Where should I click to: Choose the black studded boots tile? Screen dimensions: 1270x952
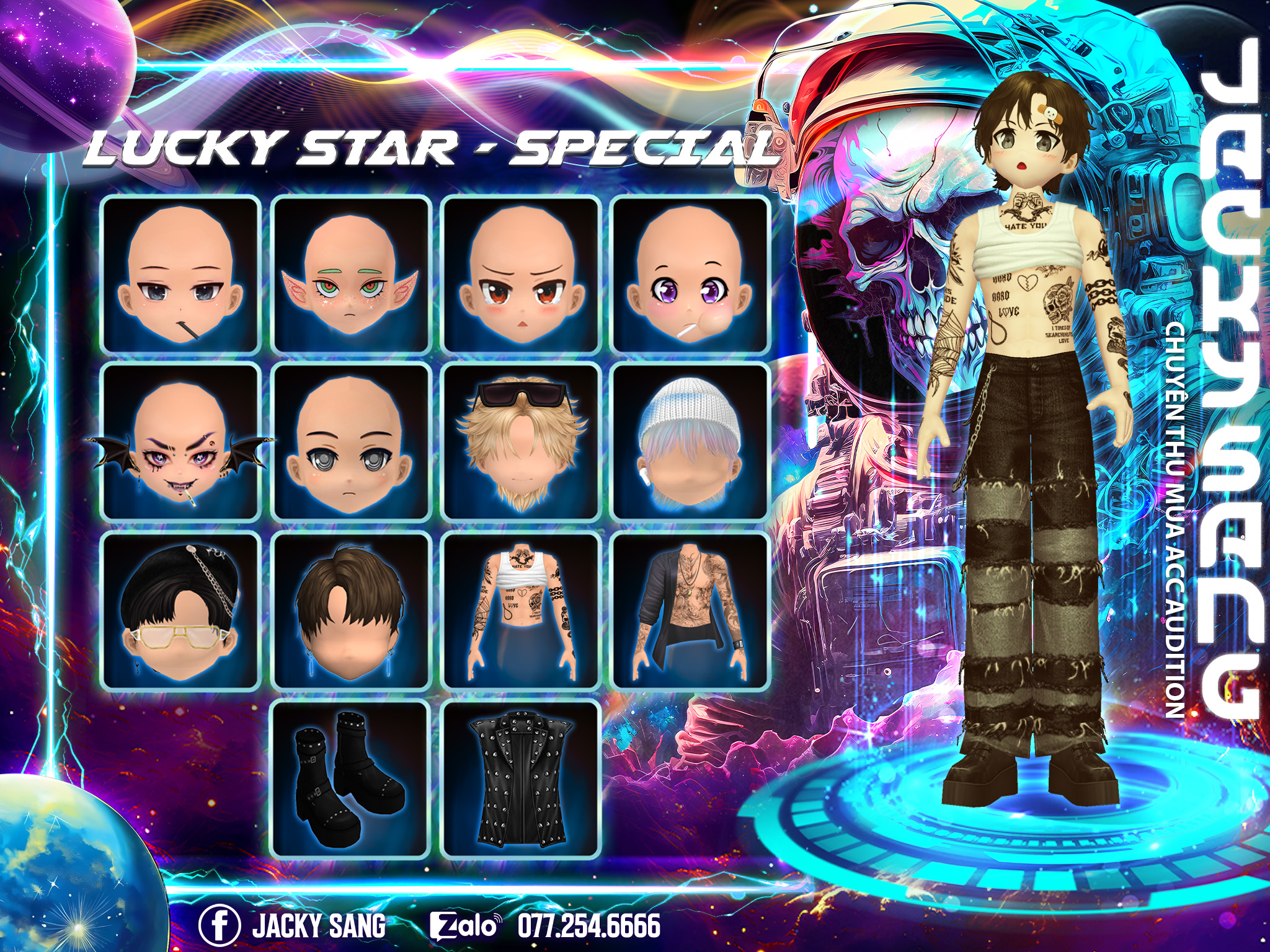click(351, 780)
